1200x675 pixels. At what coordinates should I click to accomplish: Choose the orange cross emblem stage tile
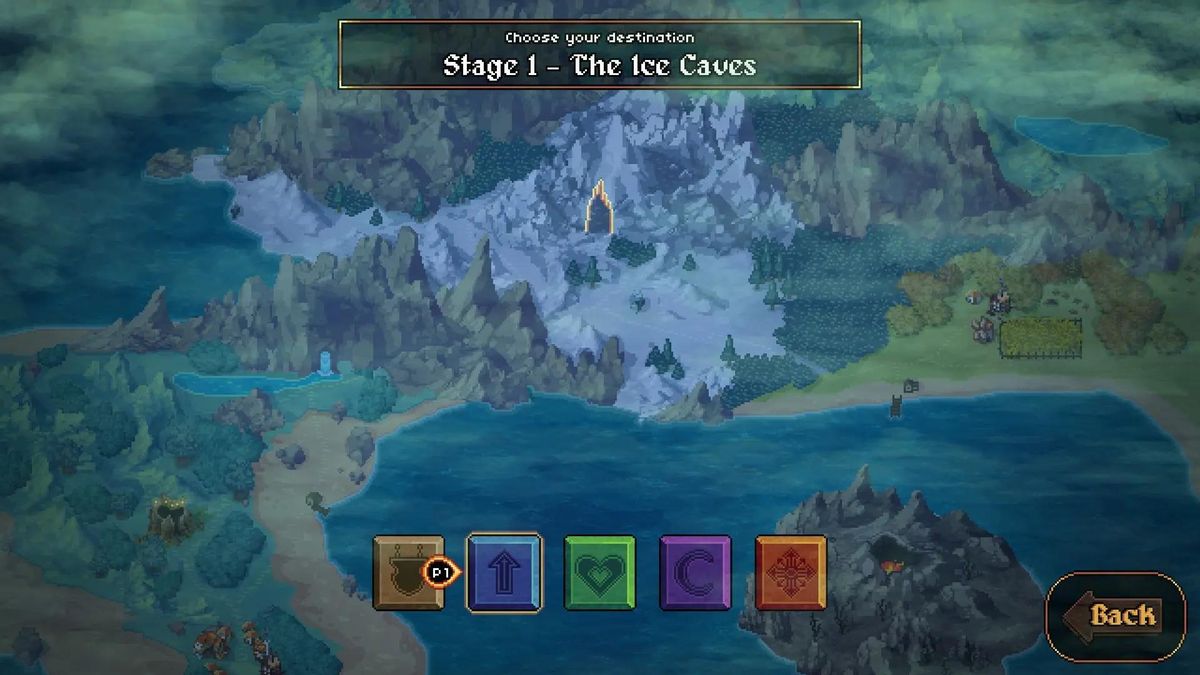791,572
